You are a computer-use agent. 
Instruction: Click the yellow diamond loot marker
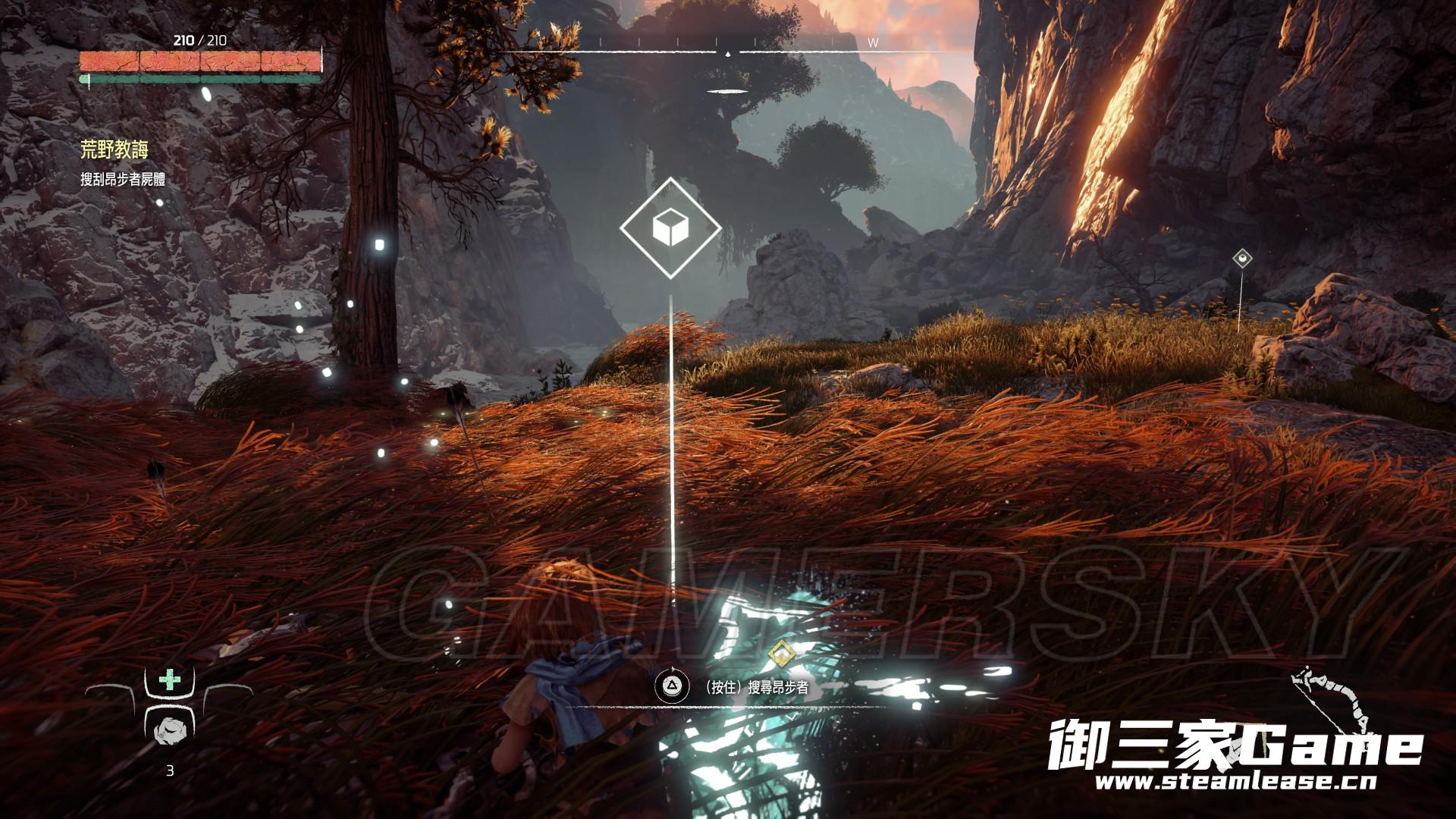tap(779, 651)
